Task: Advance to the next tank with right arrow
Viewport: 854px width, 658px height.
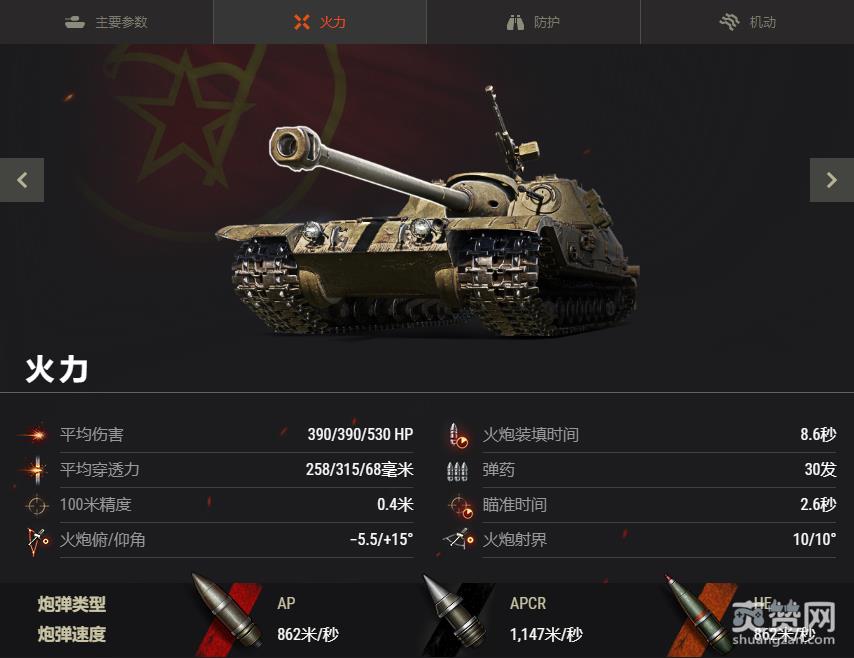Action: coord(831,180)
